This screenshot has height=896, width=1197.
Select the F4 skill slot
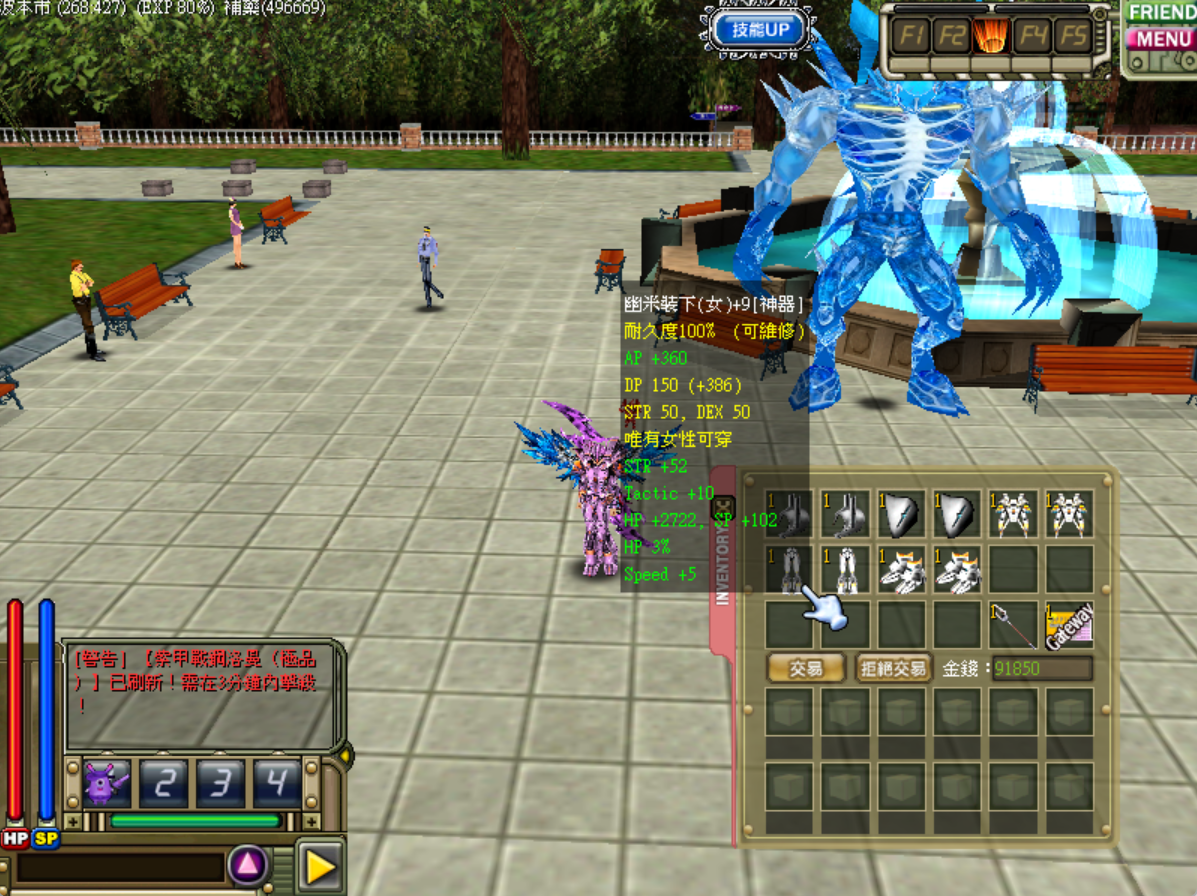pos(1032,37)
